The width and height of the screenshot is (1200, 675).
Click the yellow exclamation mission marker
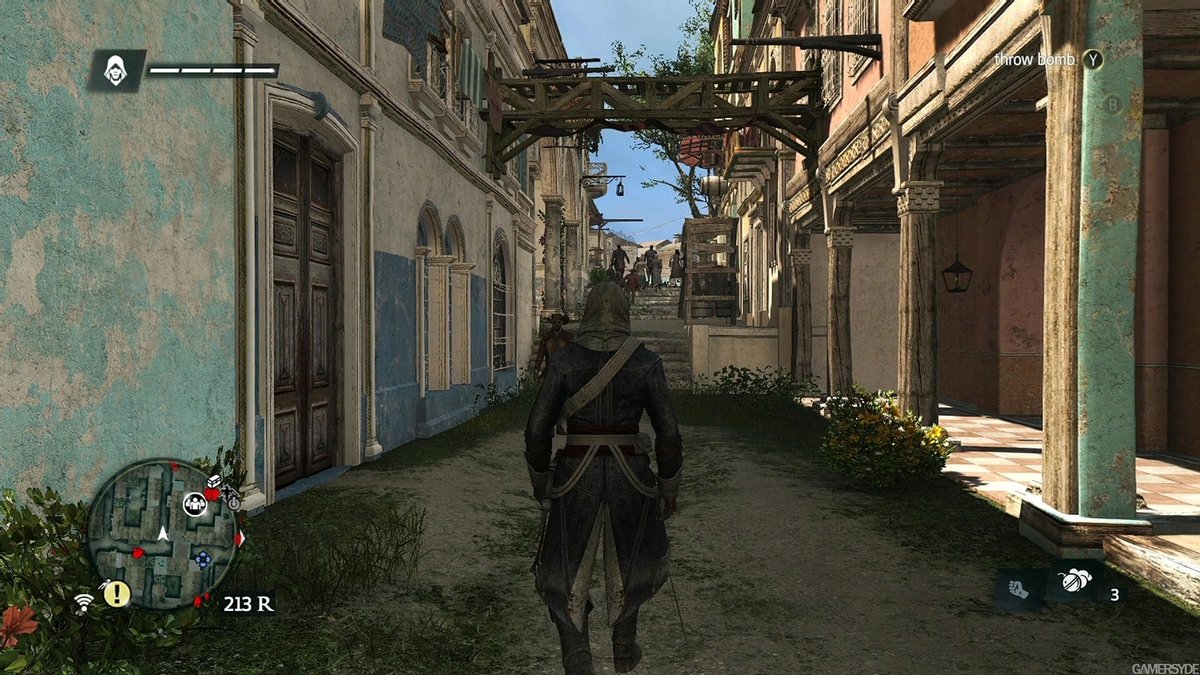(117, 594)
